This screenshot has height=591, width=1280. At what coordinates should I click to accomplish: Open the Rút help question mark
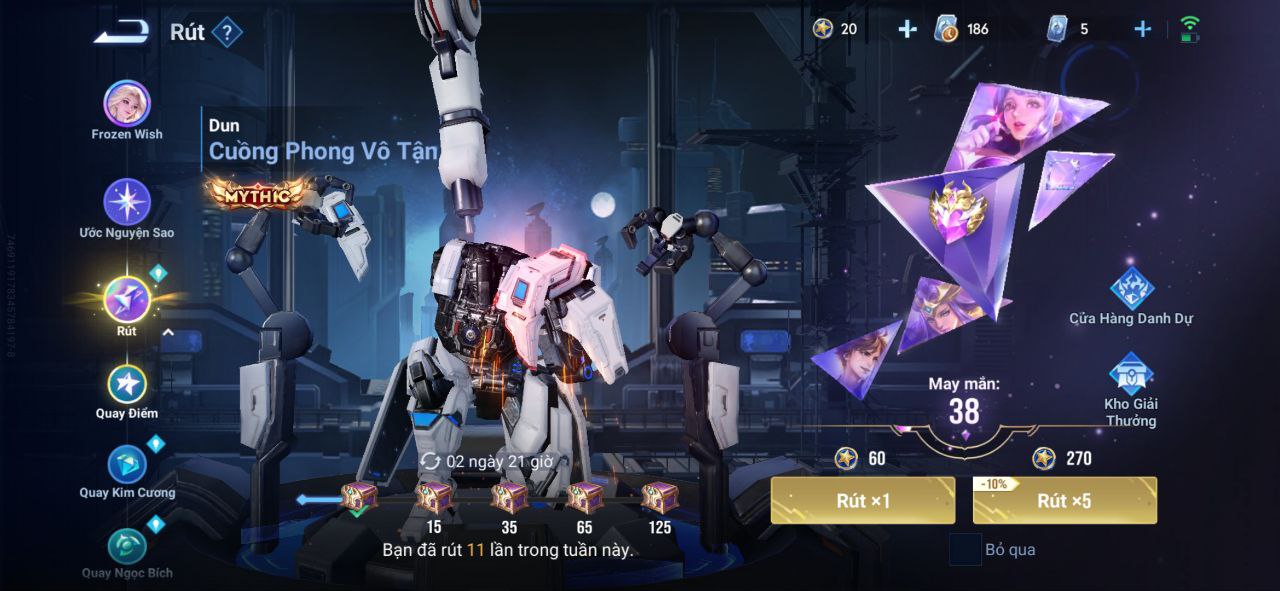[227, 33]
